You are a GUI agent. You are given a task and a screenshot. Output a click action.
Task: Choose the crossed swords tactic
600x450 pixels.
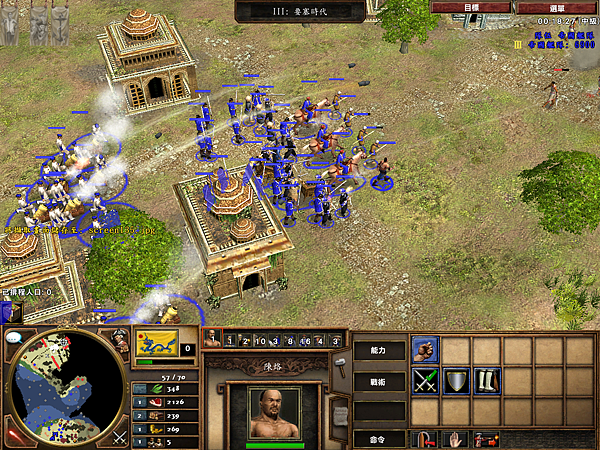425,381
